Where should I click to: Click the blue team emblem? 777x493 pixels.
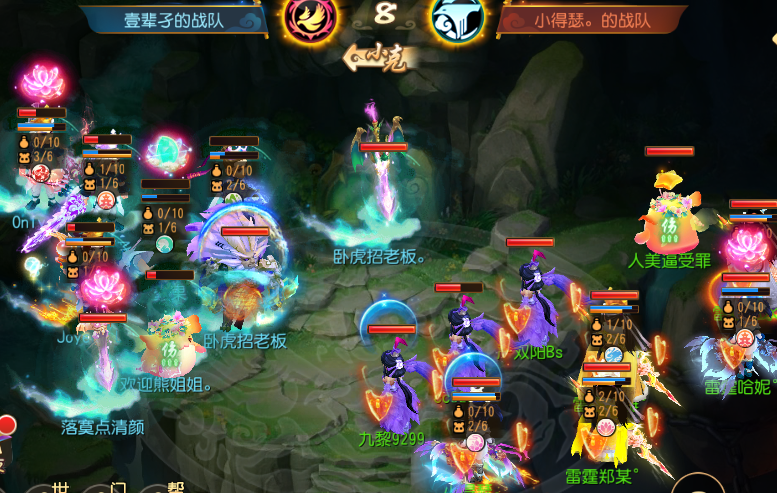click(457, 17)
